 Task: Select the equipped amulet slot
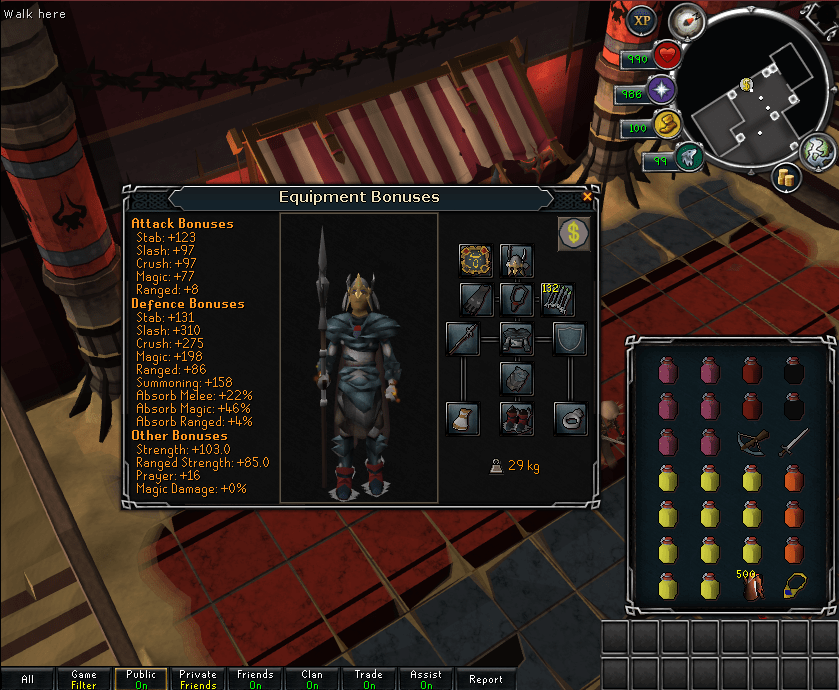[x=516, y=299]
